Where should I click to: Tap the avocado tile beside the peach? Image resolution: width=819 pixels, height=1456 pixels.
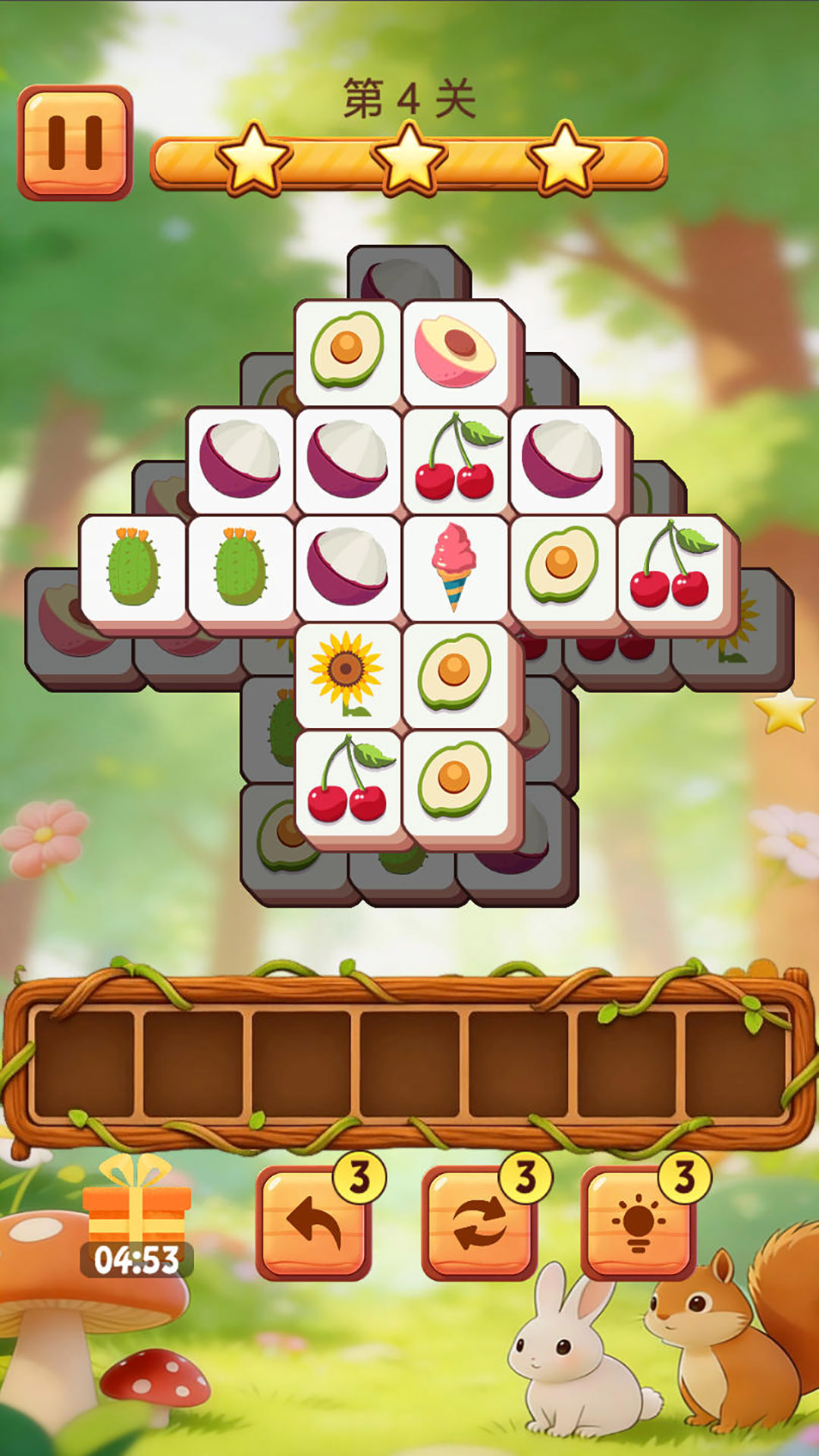[x=347, y=350]
